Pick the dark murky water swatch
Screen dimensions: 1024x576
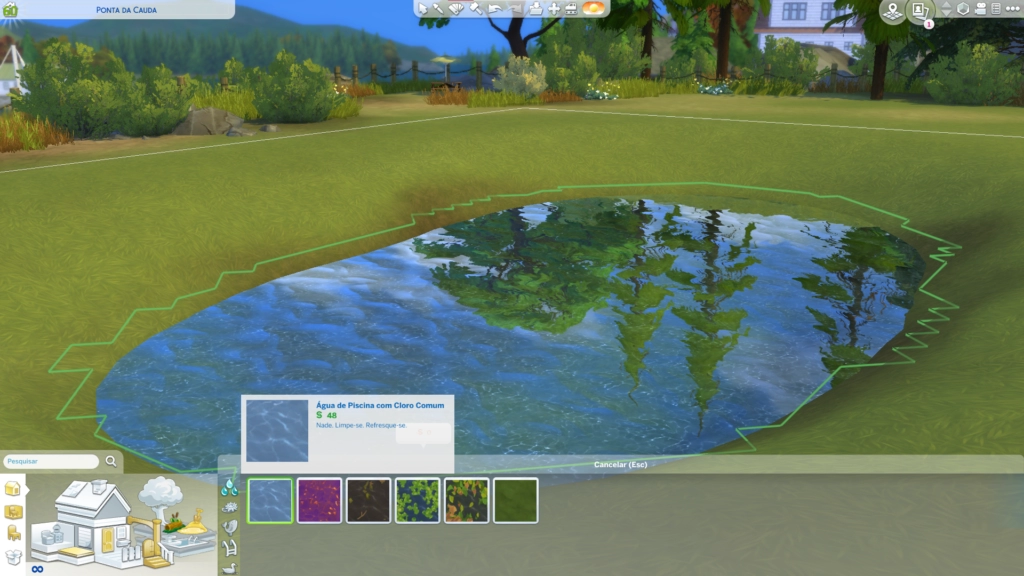[x=368, y=500]
